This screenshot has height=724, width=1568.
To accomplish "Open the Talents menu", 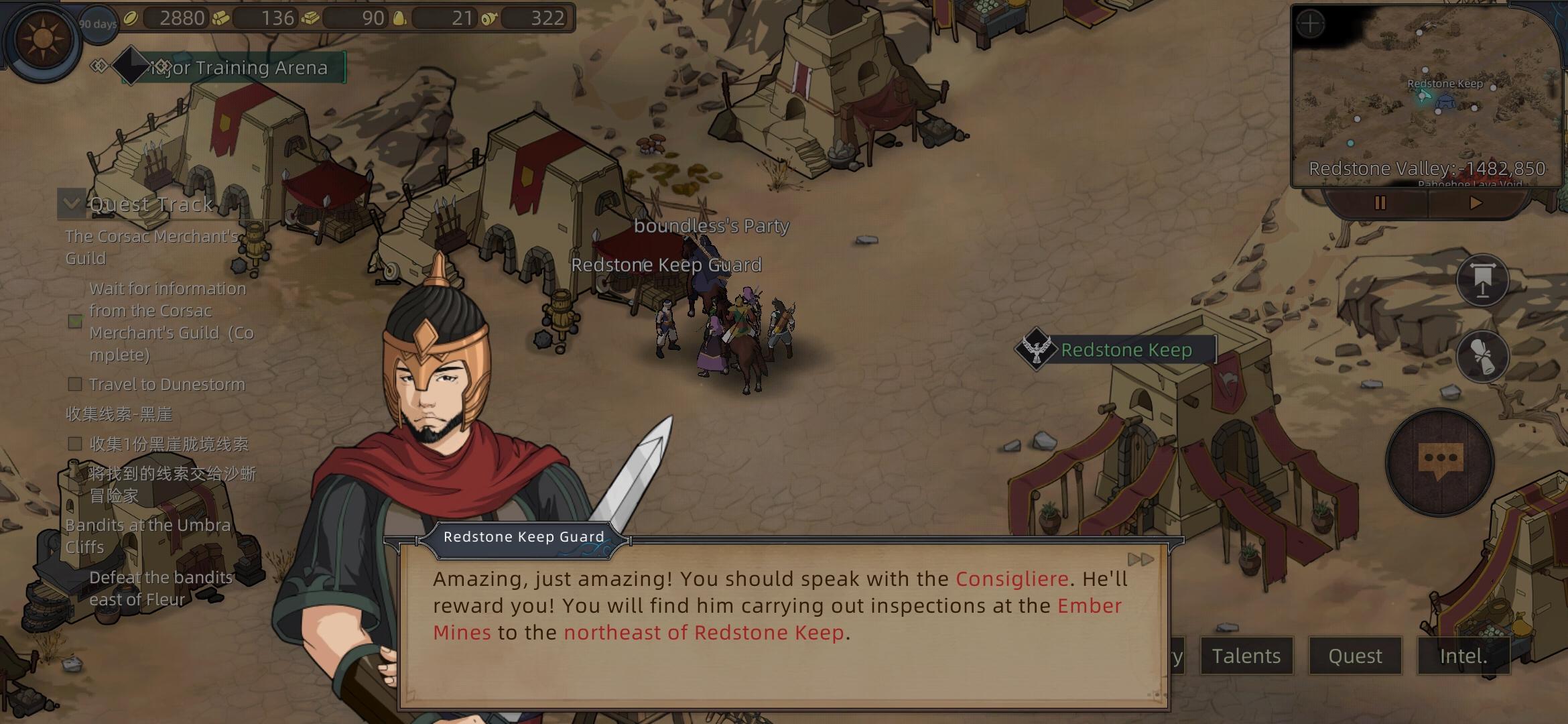I will point(1246,656).
